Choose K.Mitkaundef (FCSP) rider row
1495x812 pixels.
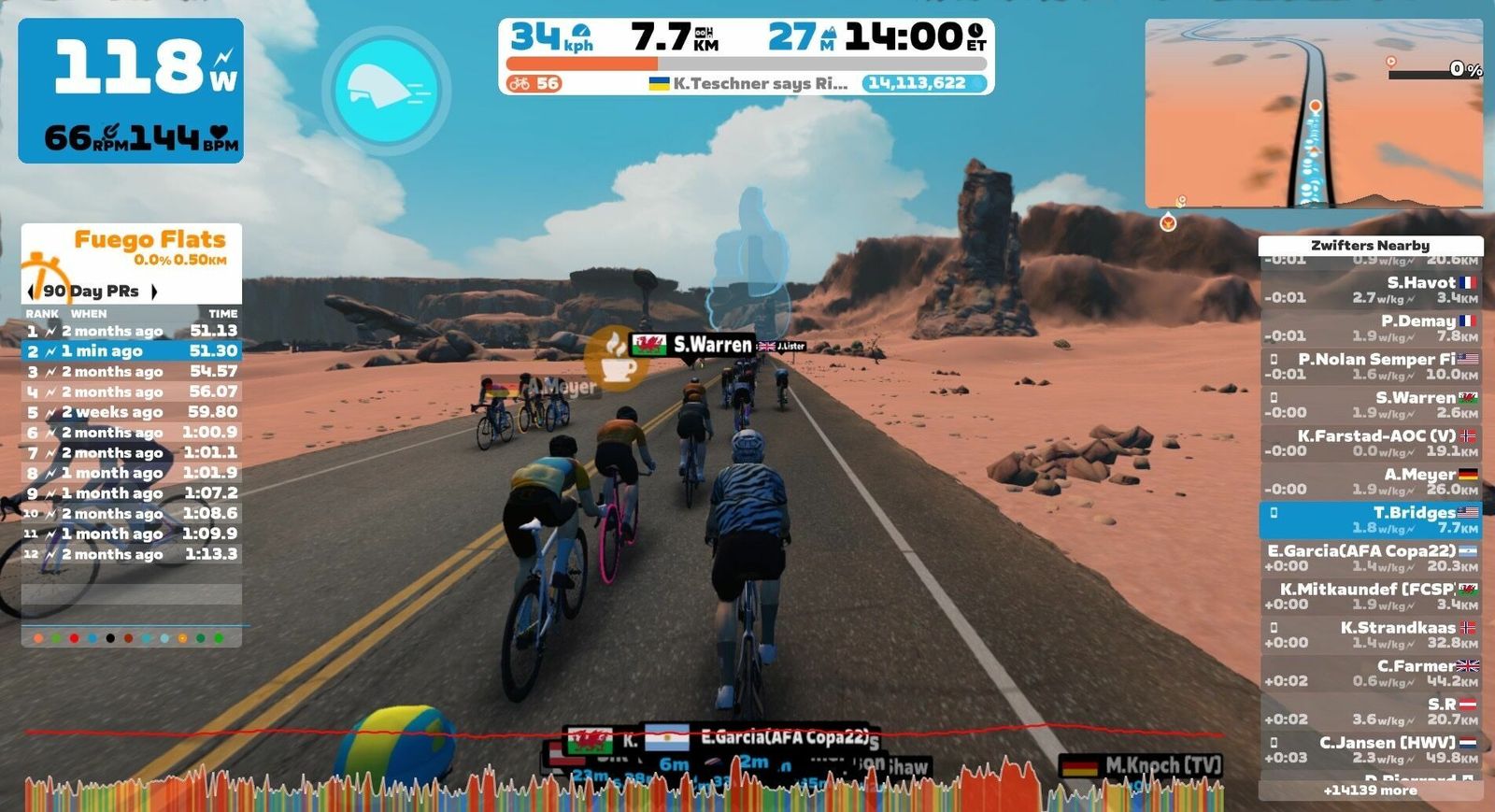[1371, 596]
